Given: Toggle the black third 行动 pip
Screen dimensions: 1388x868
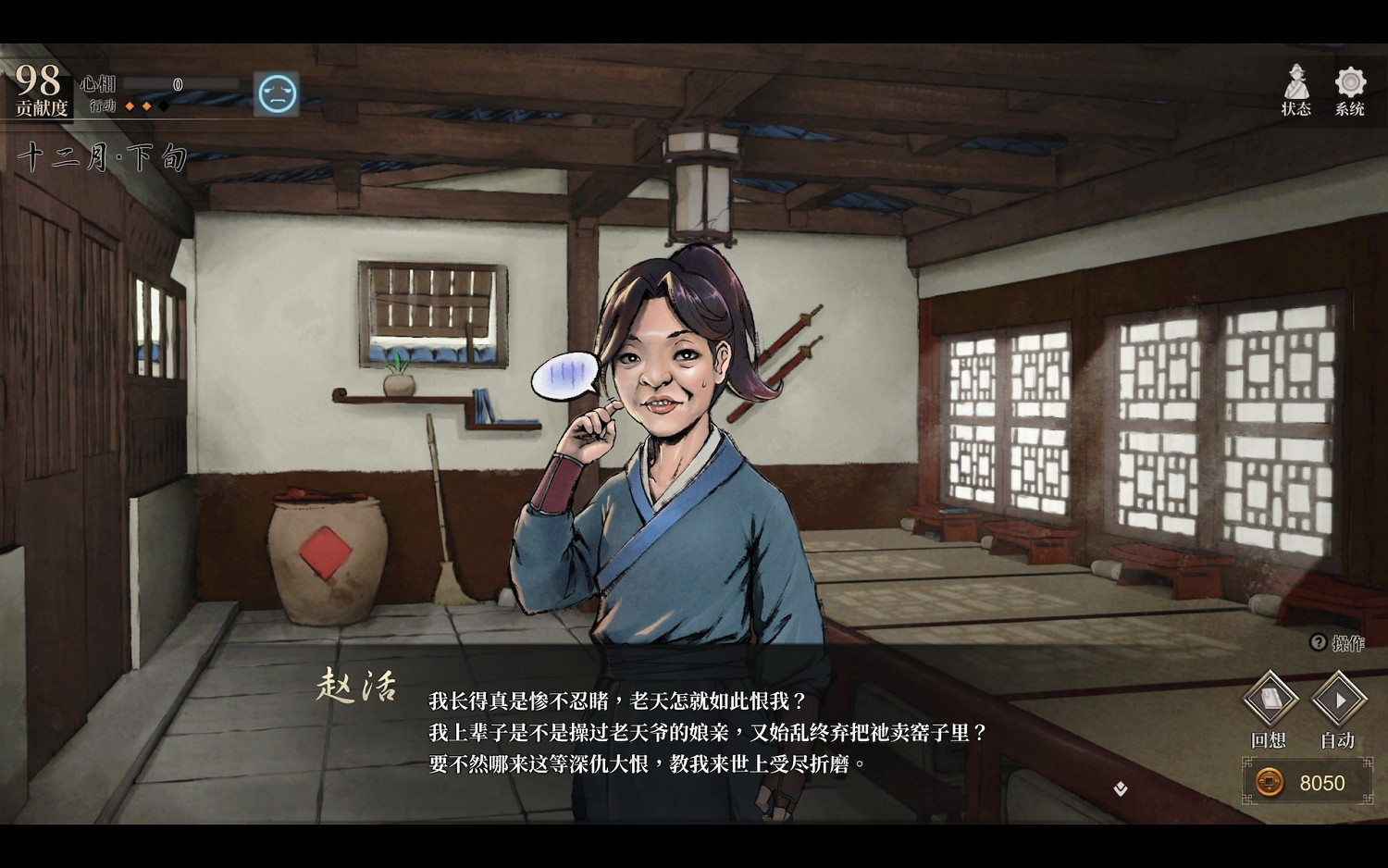Looking at the screenshot, I should click(164, 105).
